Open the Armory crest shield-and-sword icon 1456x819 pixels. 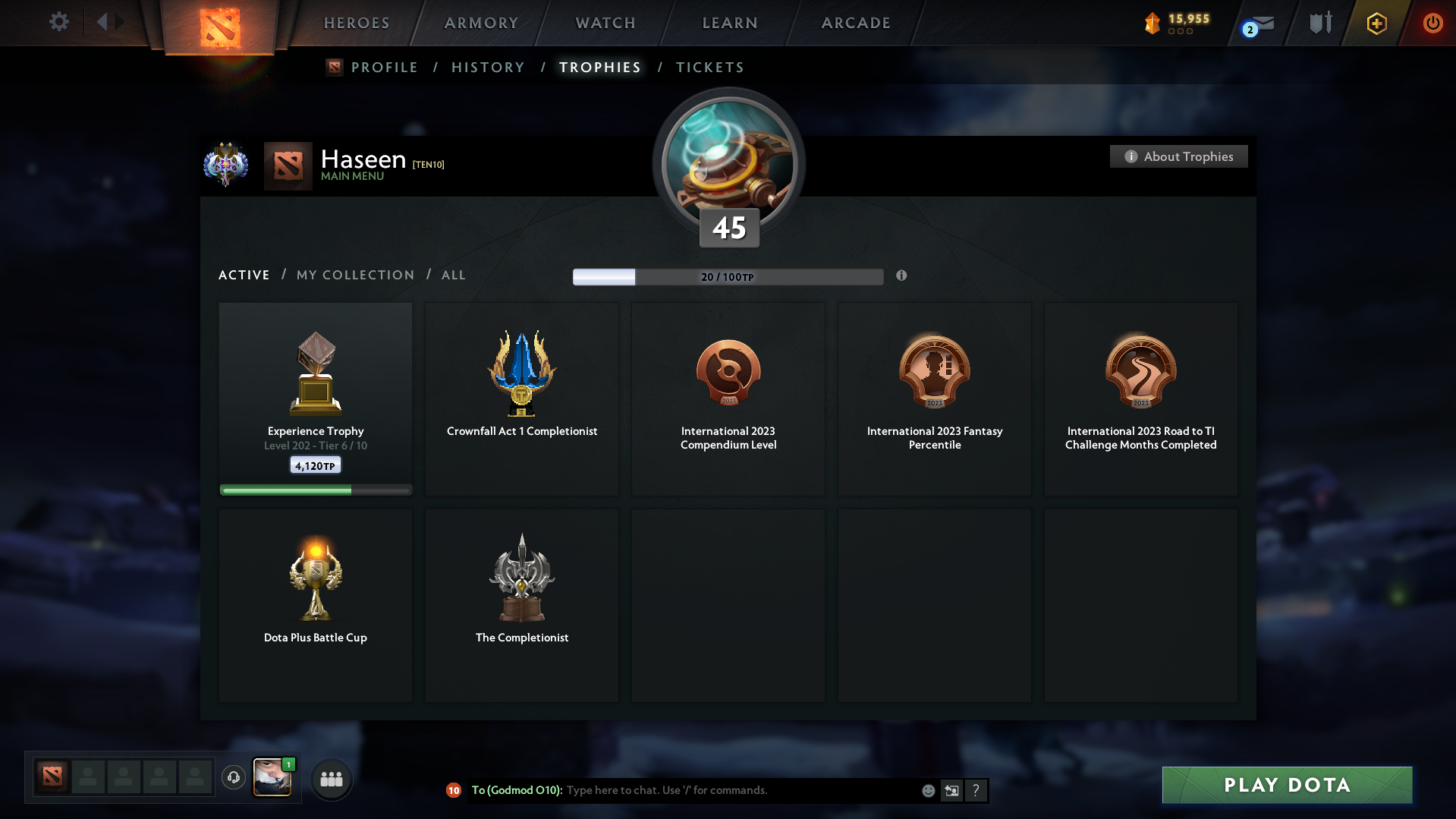[x=1320, y=23]
